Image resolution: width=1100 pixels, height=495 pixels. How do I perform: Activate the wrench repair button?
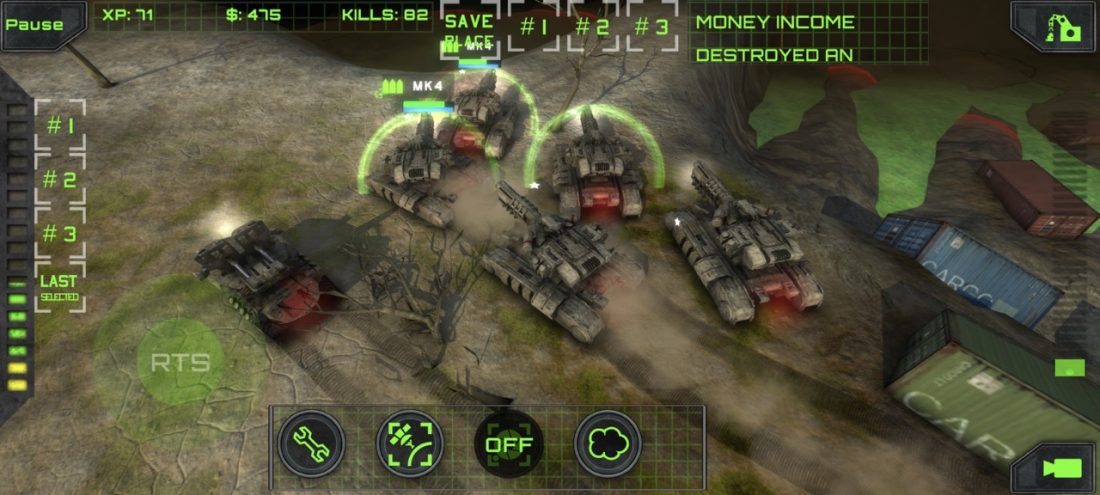[311, 443]
